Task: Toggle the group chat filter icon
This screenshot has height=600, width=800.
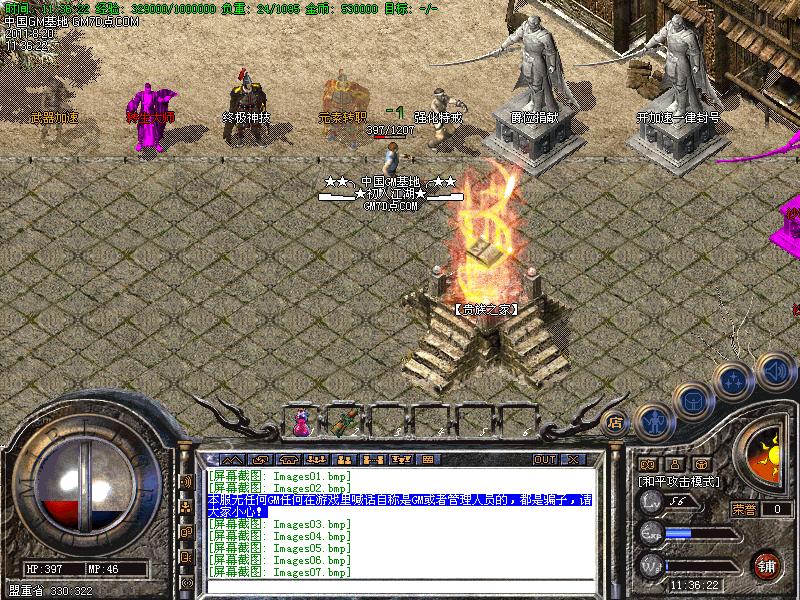Action: click(186, 507)
